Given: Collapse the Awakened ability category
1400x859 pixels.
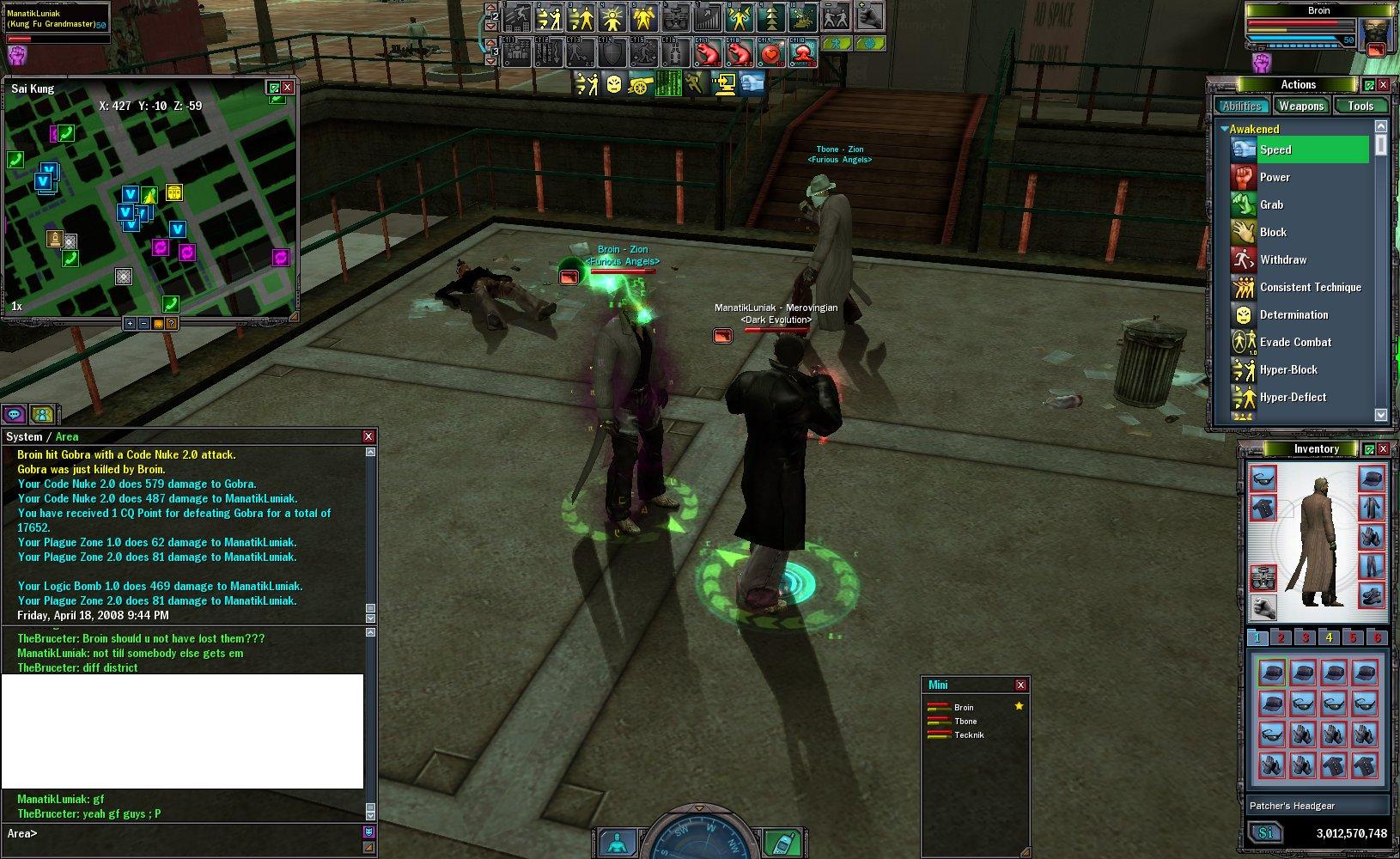Looking at the screenshot, I should coord(1225,129).
